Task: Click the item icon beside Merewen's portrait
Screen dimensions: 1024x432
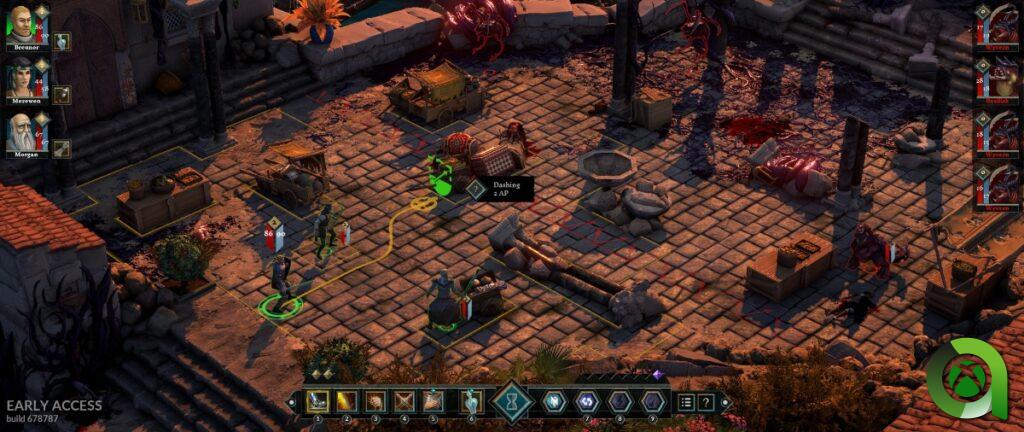Action: point(61,95)
